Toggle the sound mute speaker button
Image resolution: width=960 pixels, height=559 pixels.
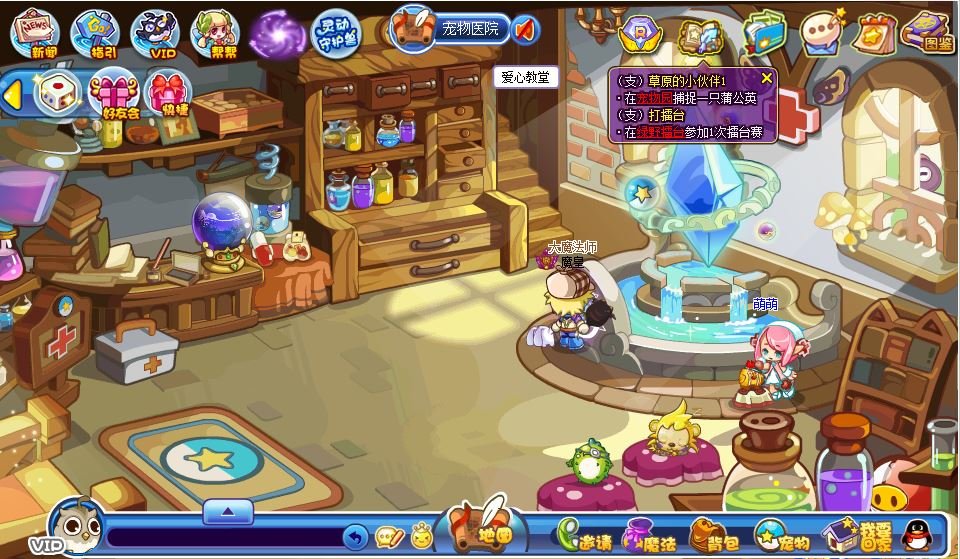point(526,29)
